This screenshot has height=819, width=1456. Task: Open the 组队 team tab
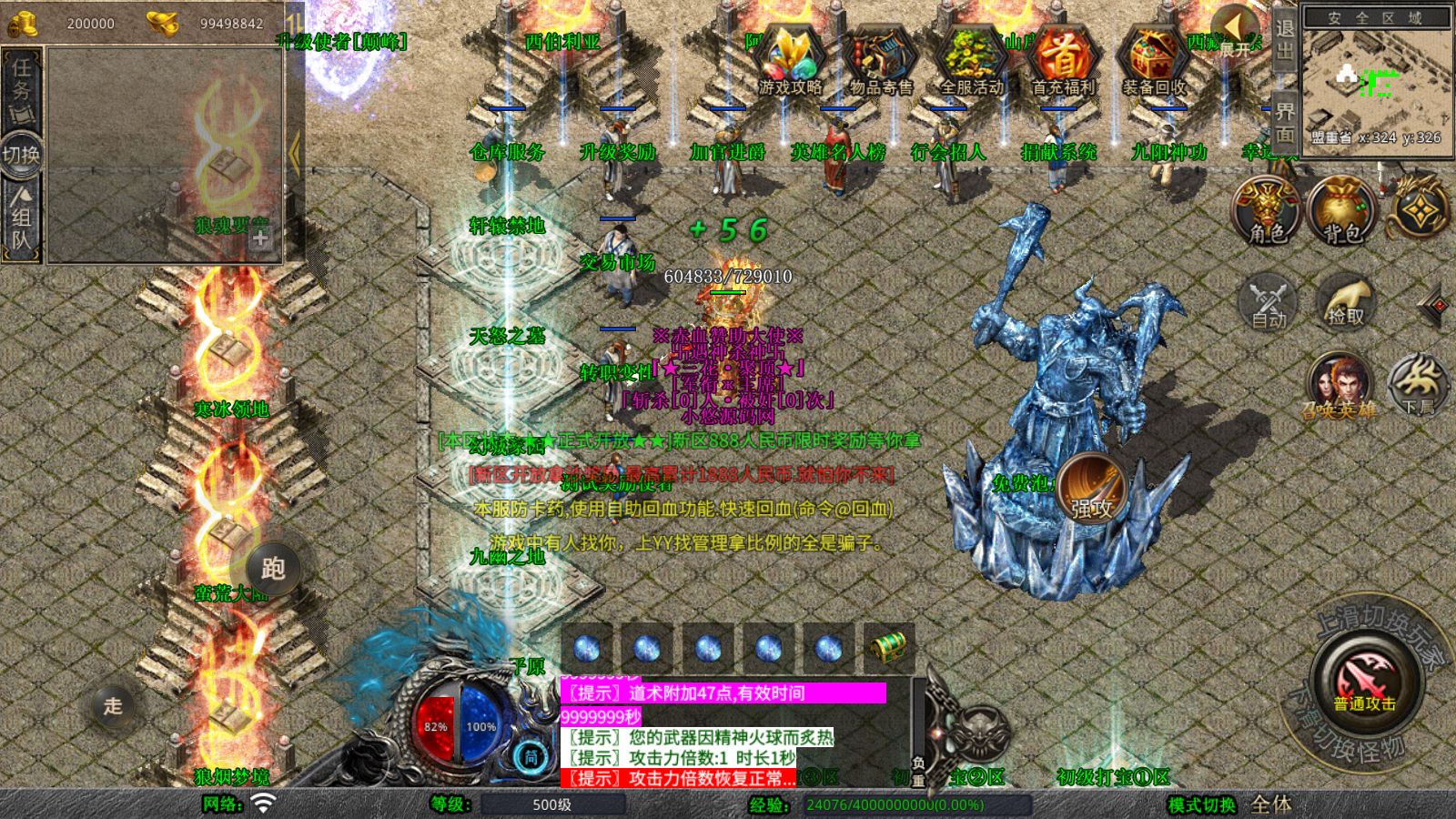coord(22,218)
